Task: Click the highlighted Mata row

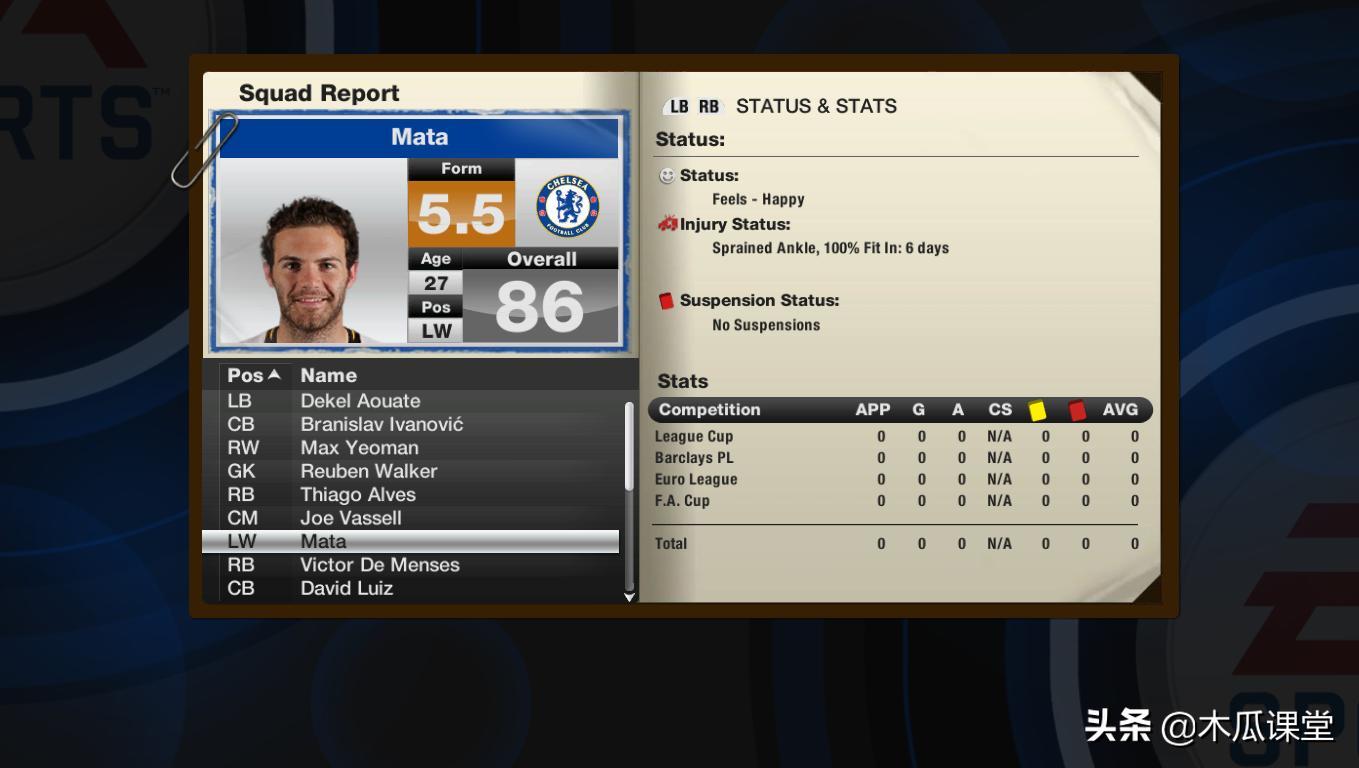Action: click(x=410, y=542)
